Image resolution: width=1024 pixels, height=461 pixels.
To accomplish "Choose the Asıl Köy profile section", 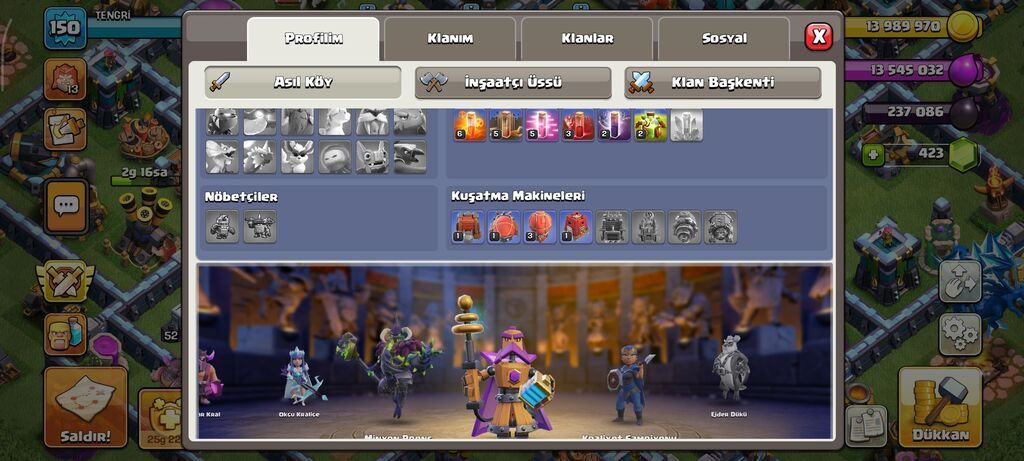I will point(302,83).
